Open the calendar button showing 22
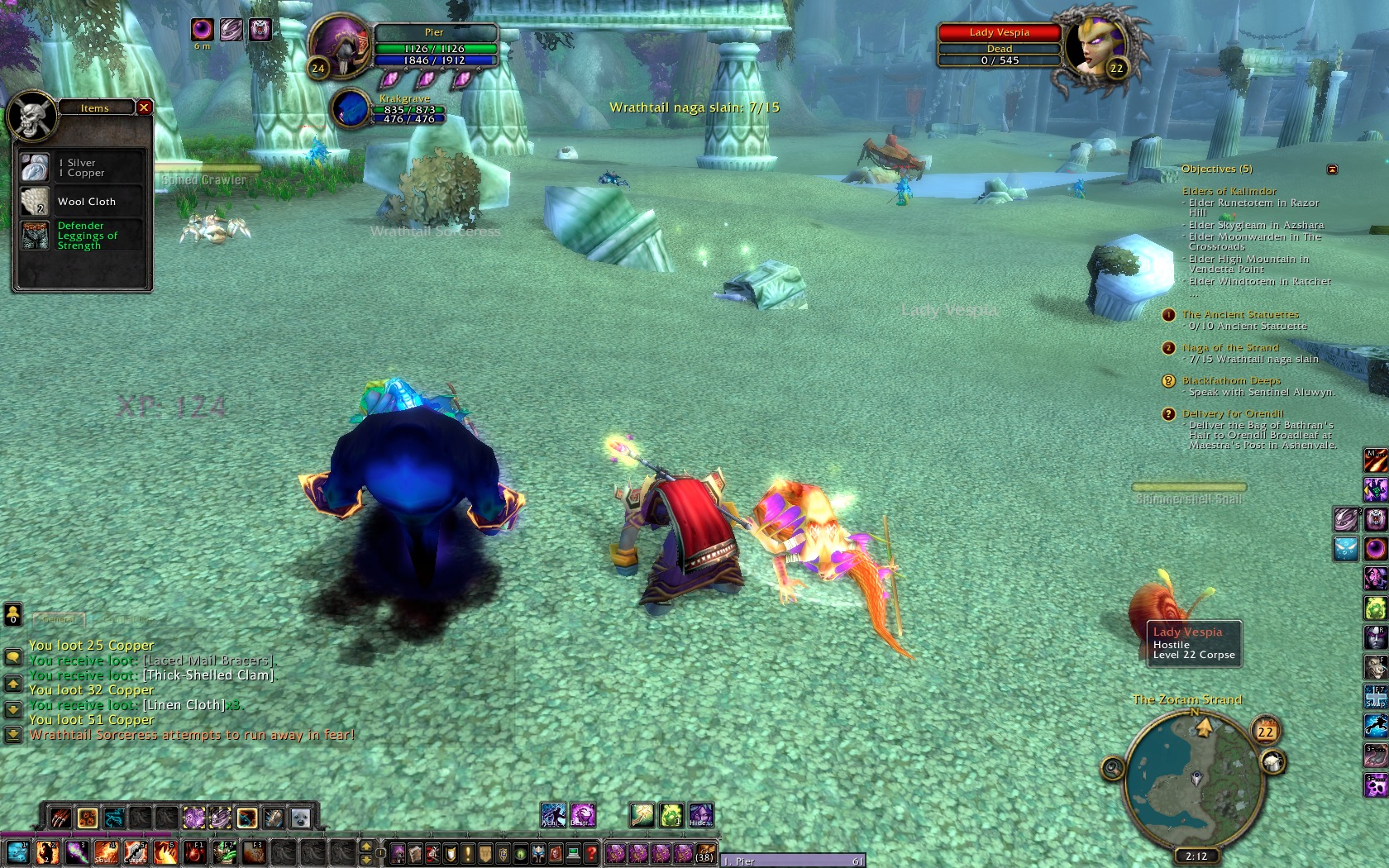 pos(1265,732)
